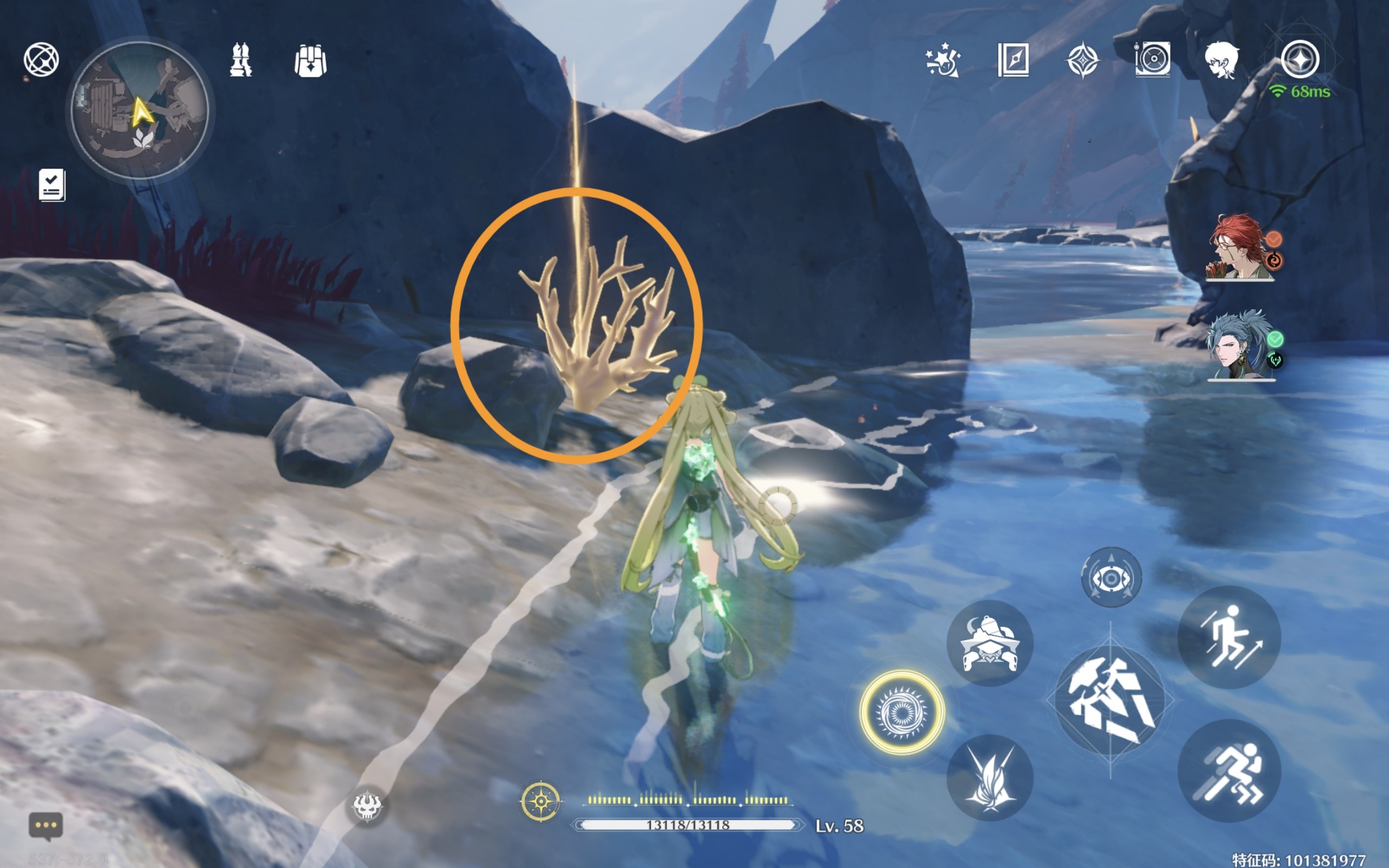Tap the sprint running figure button

pos(1229,770)
